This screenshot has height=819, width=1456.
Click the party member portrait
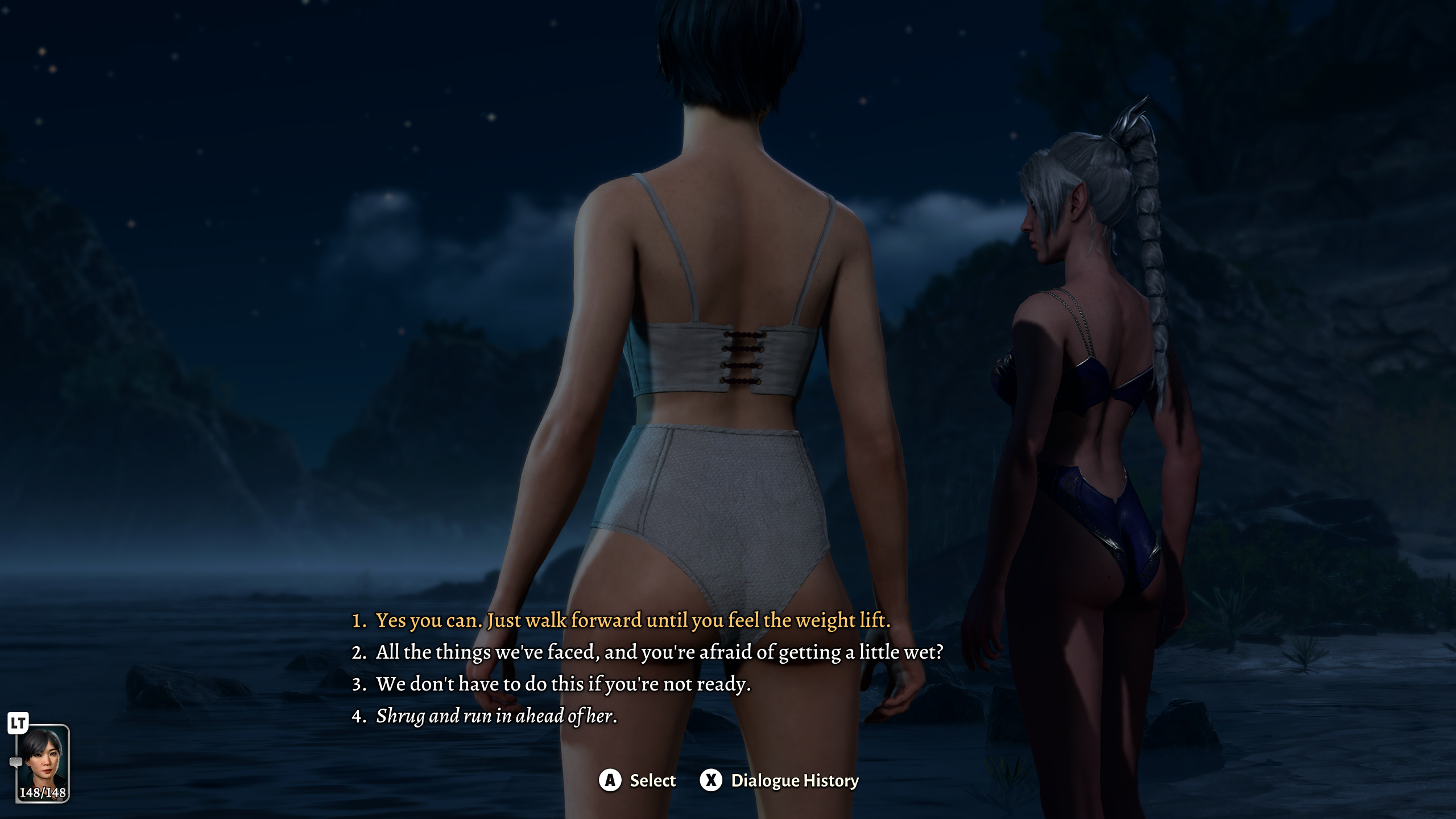(x=43, y=763)
